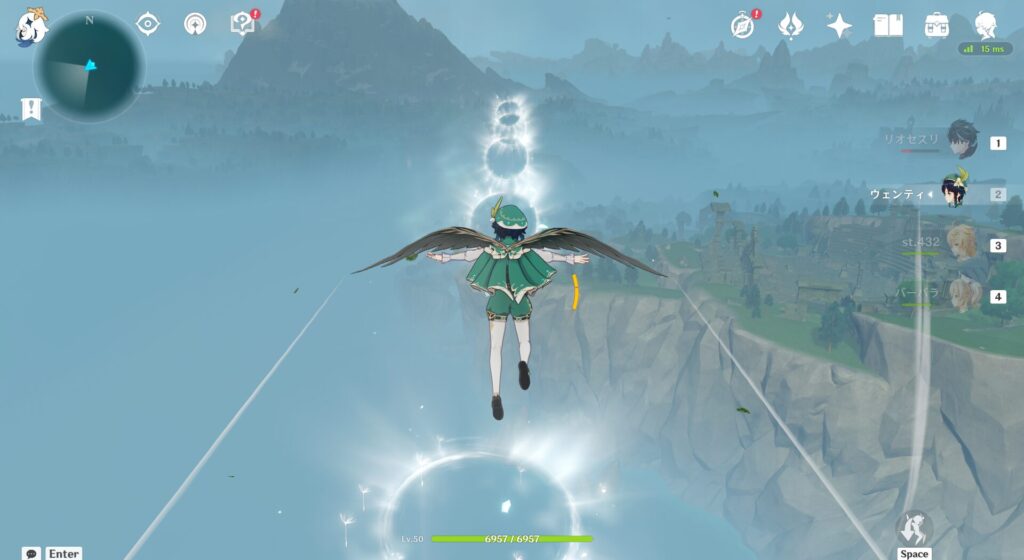
Task: Click the circular minimap
Action: tap(88, 68)
